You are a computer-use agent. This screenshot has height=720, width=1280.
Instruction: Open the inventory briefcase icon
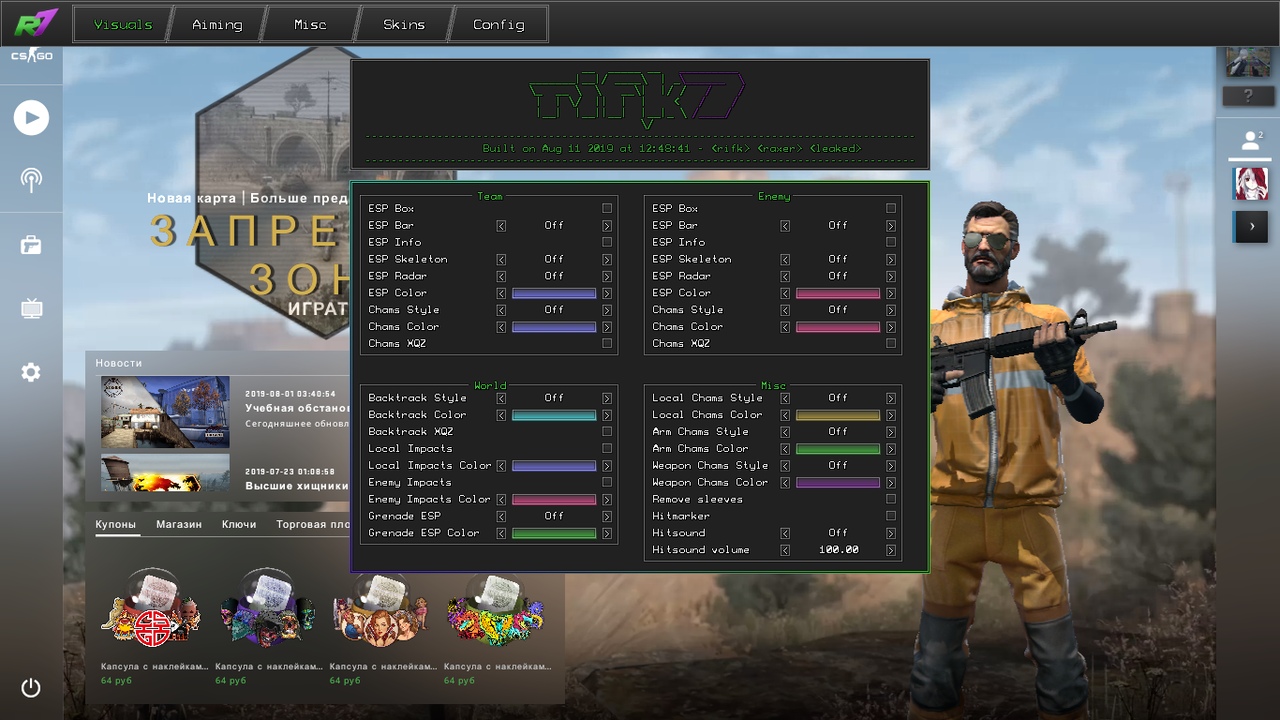point(31,245)
